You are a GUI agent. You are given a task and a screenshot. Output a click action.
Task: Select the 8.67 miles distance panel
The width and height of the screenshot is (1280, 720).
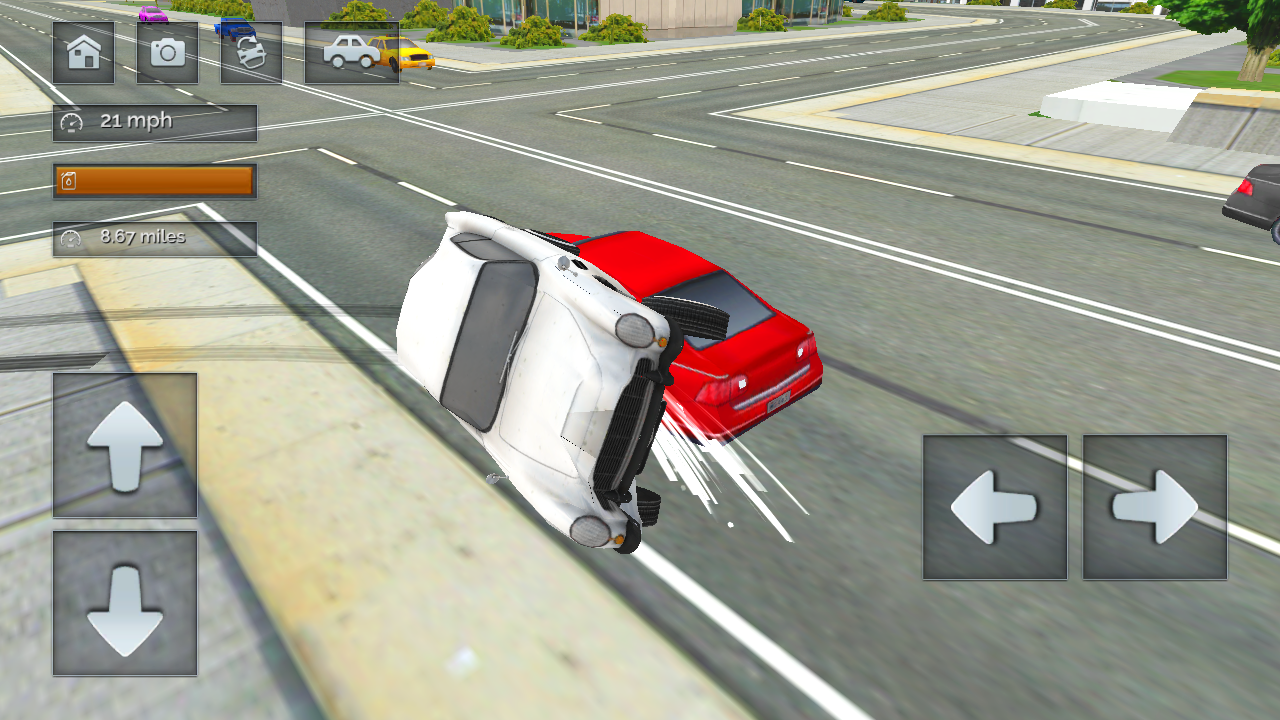(154, 238)
